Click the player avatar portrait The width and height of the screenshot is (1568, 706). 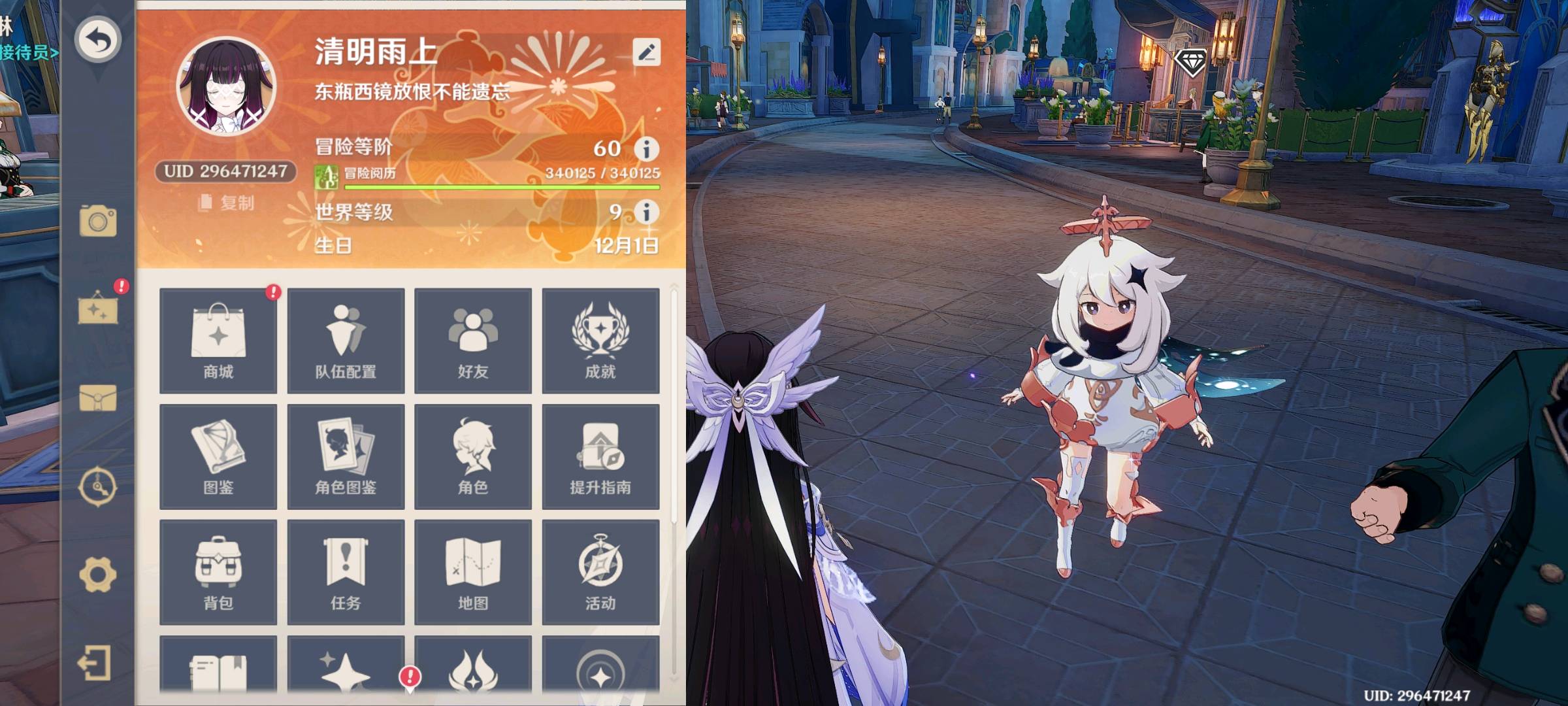(226, 88)
